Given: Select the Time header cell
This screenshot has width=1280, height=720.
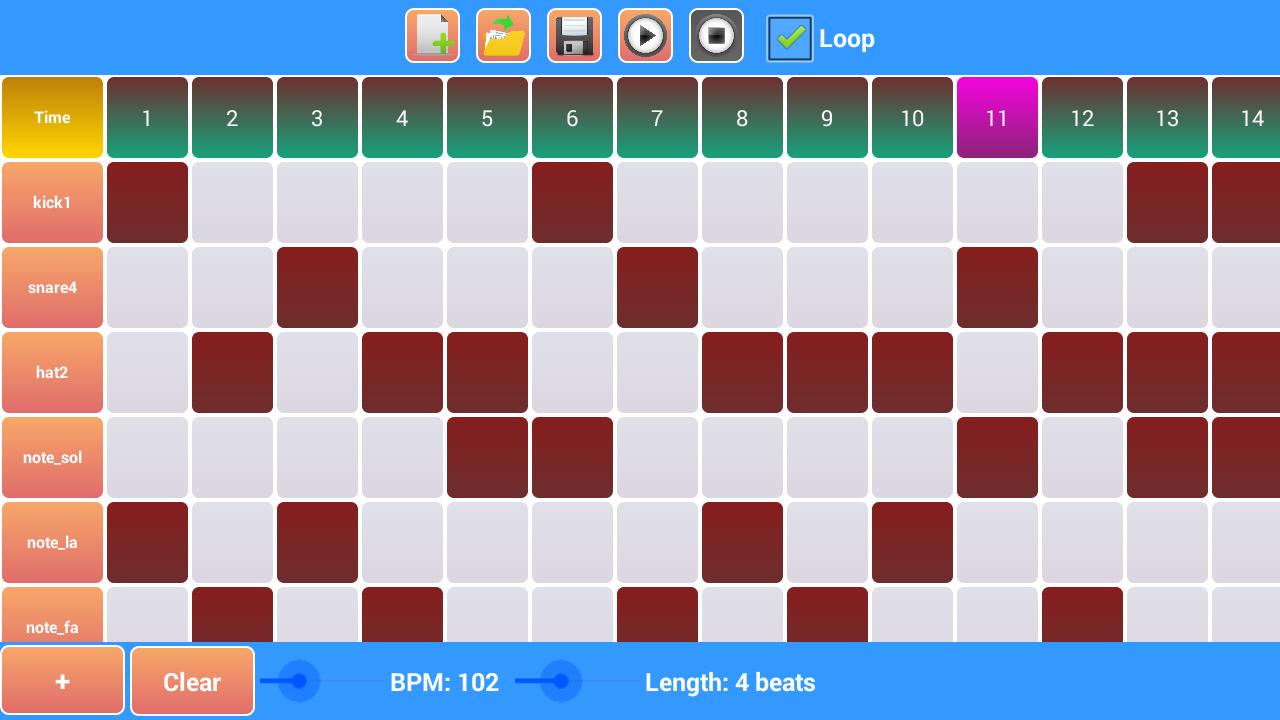Looking at the screenshot, I should 52,117.
